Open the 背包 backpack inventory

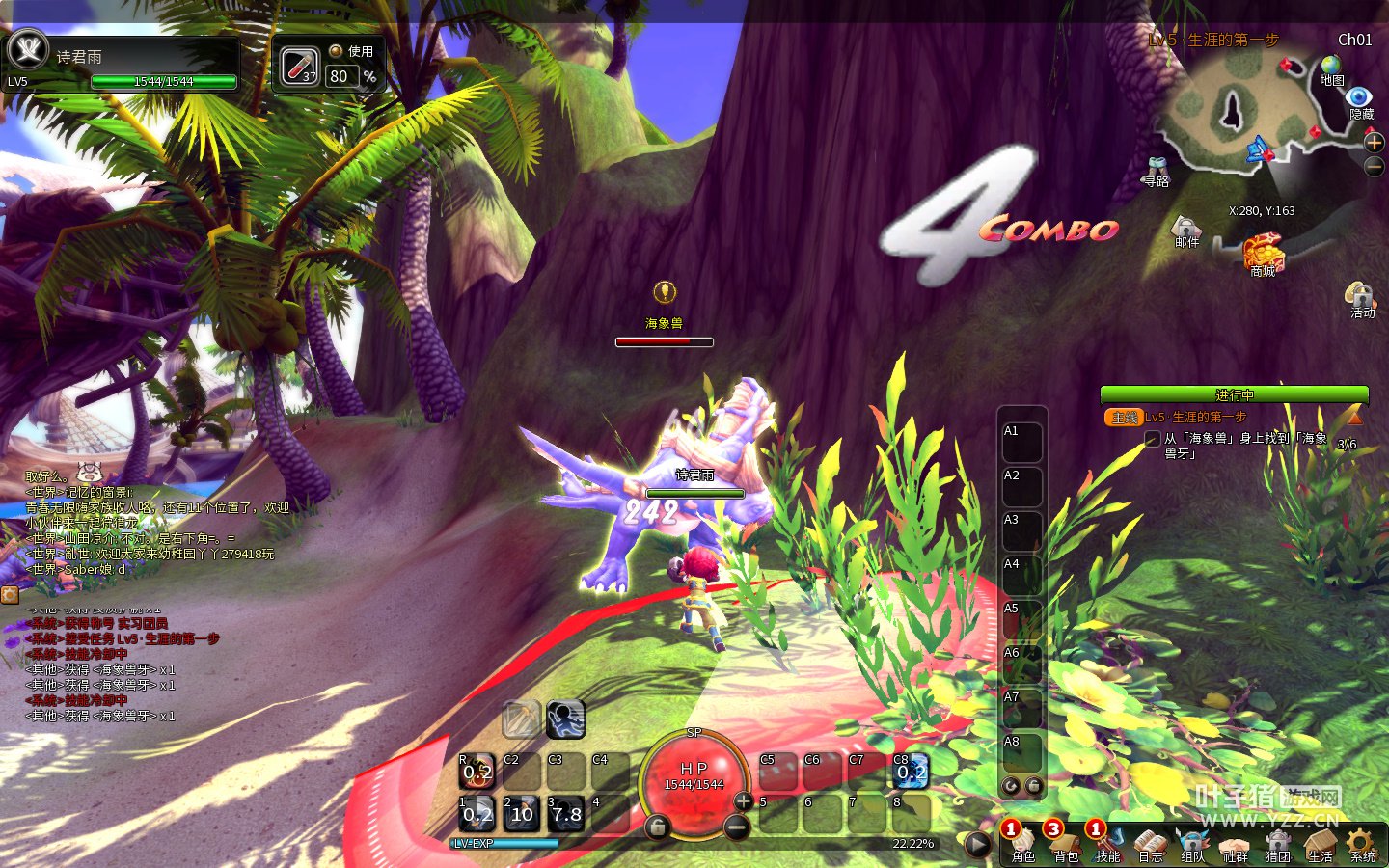(1066, 843)
